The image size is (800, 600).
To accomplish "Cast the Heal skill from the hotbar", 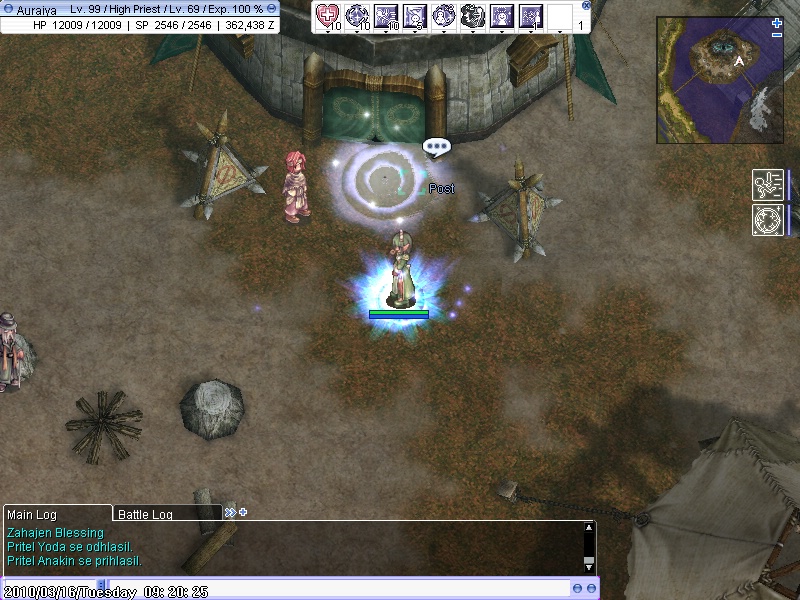I will click(328, 15).
